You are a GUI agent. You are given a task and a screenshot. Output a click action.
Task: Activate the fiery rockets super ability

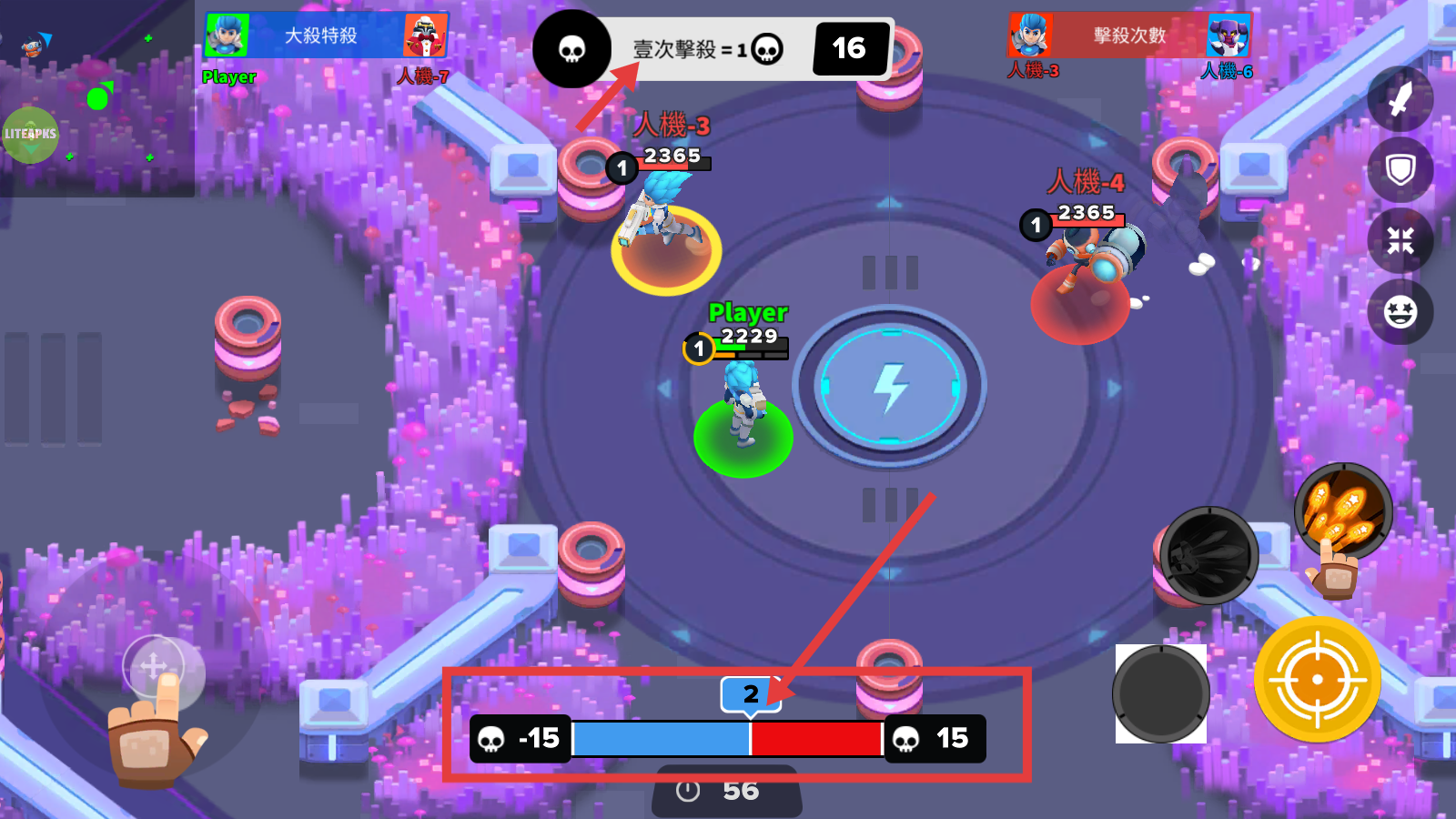pos(1343,511)
